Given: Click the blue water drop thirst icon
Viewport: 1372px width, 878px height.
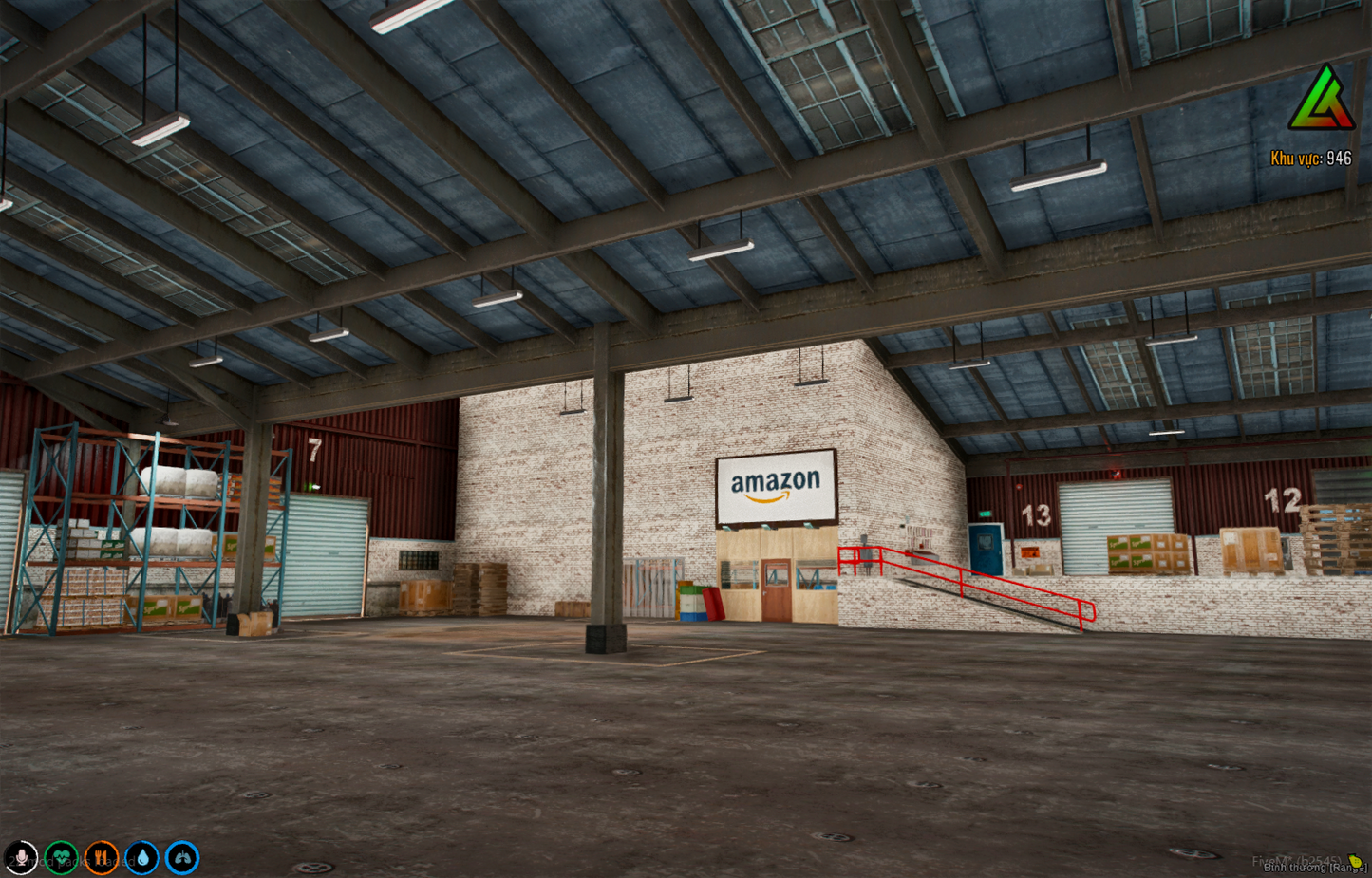Looking at the screenshot, I should point(143,857).
